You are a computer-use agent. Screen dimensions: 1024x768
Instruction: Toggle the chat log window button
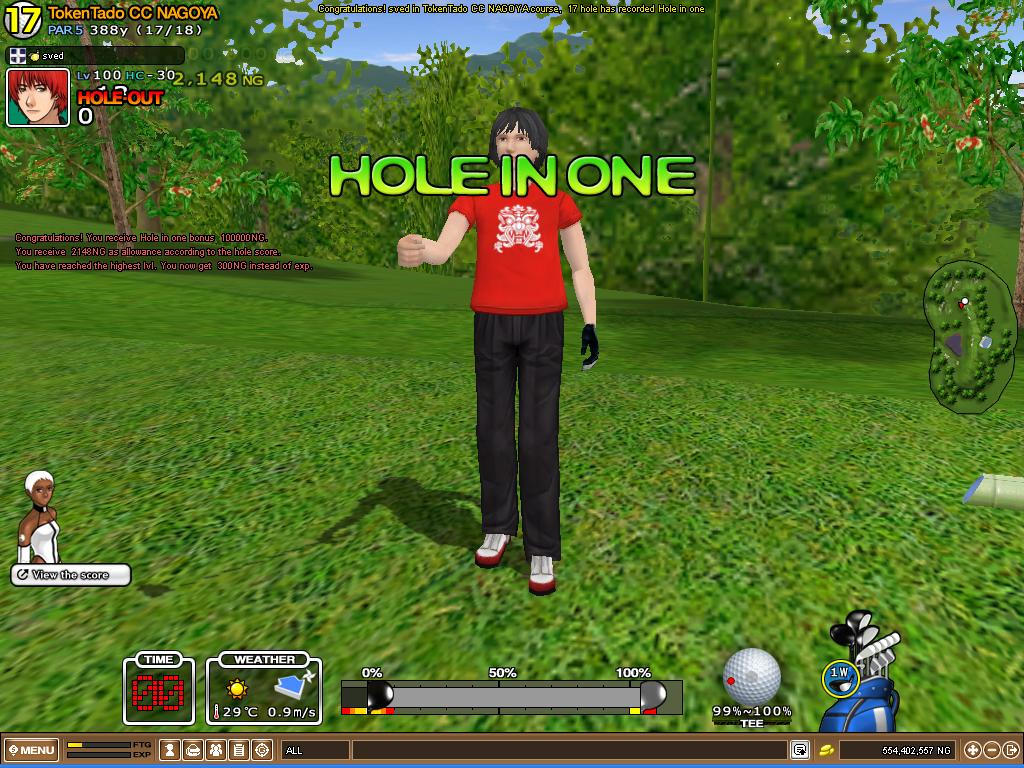[x=800, y=750]
